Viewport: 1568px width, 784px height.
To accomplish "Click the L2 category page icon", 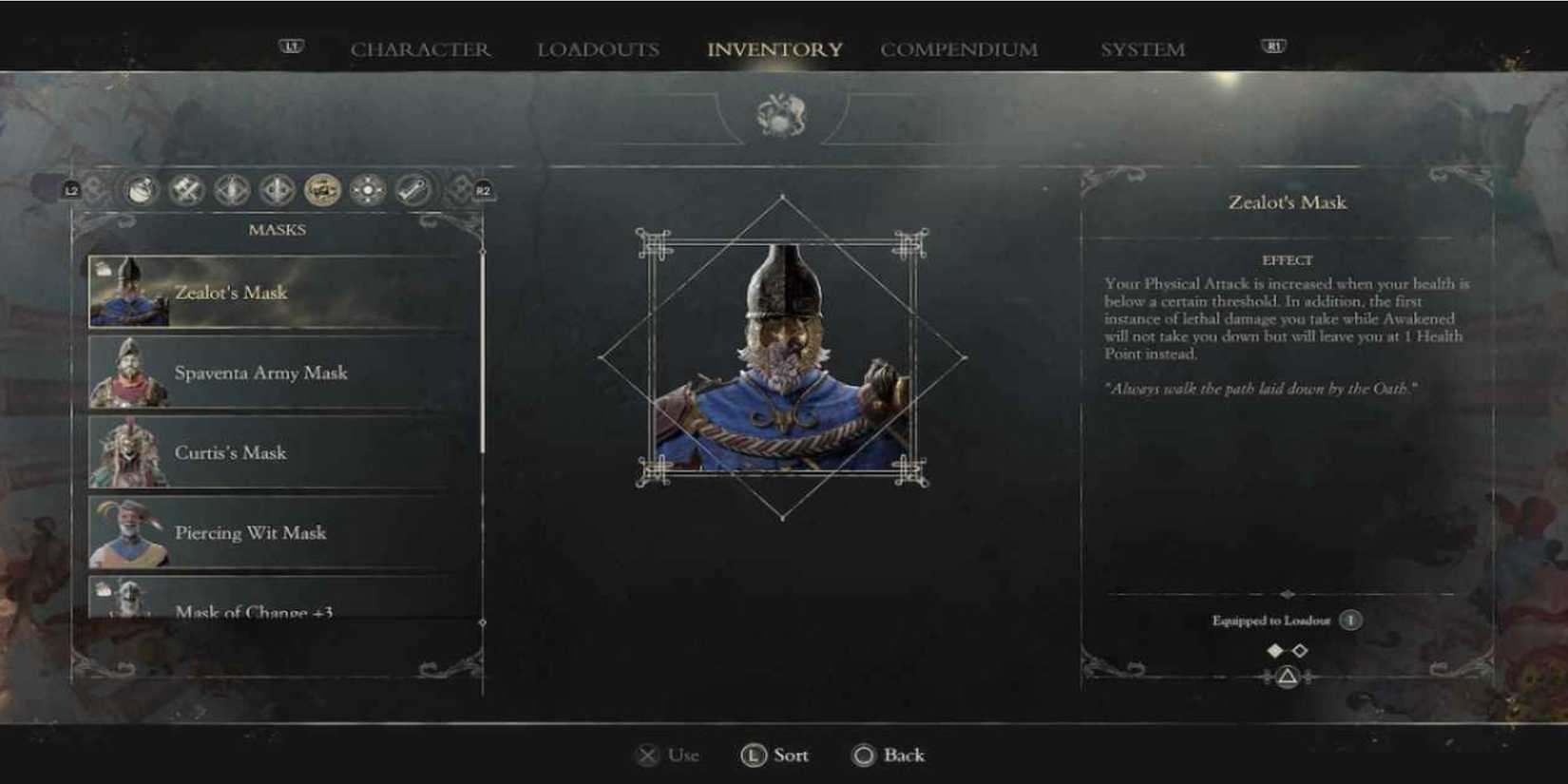I will tap(72, 188).
